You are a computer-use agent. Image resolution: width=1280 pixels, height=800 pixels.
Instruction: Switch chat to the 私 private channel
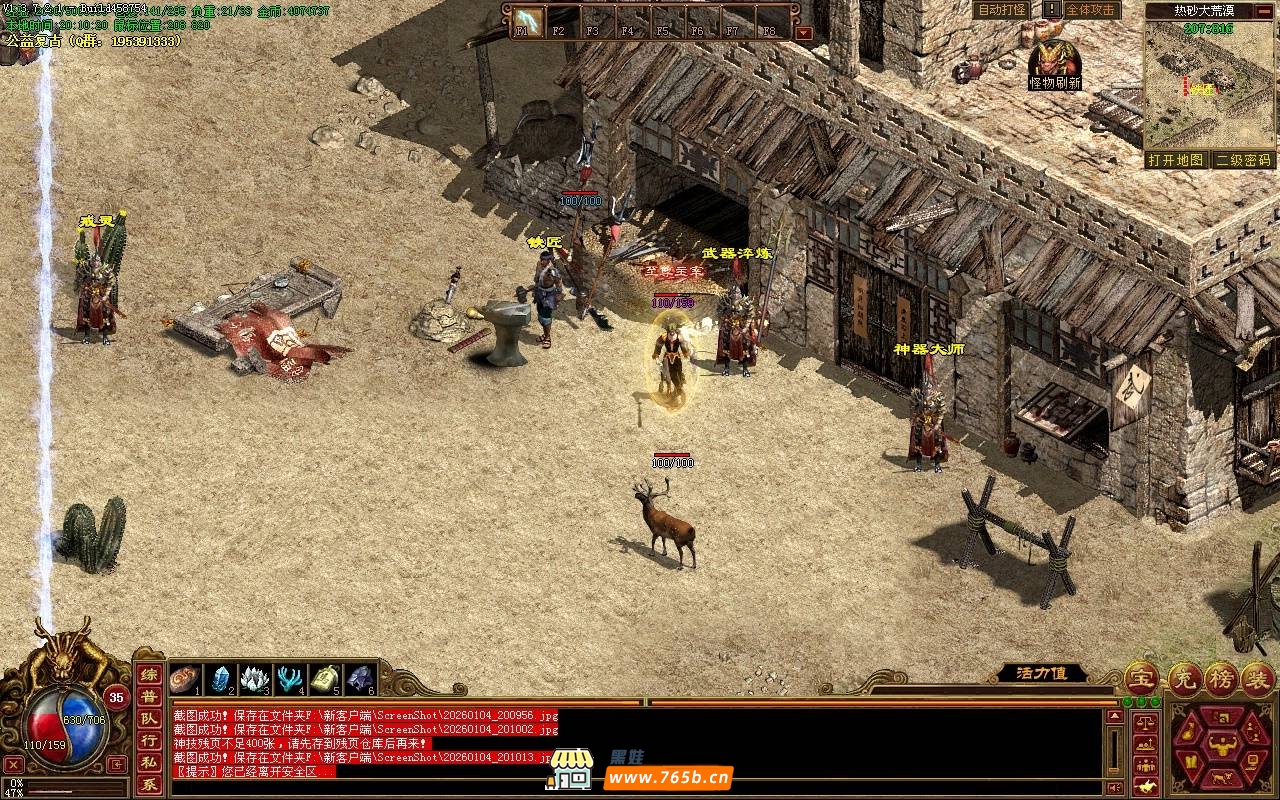coord(148,763)
